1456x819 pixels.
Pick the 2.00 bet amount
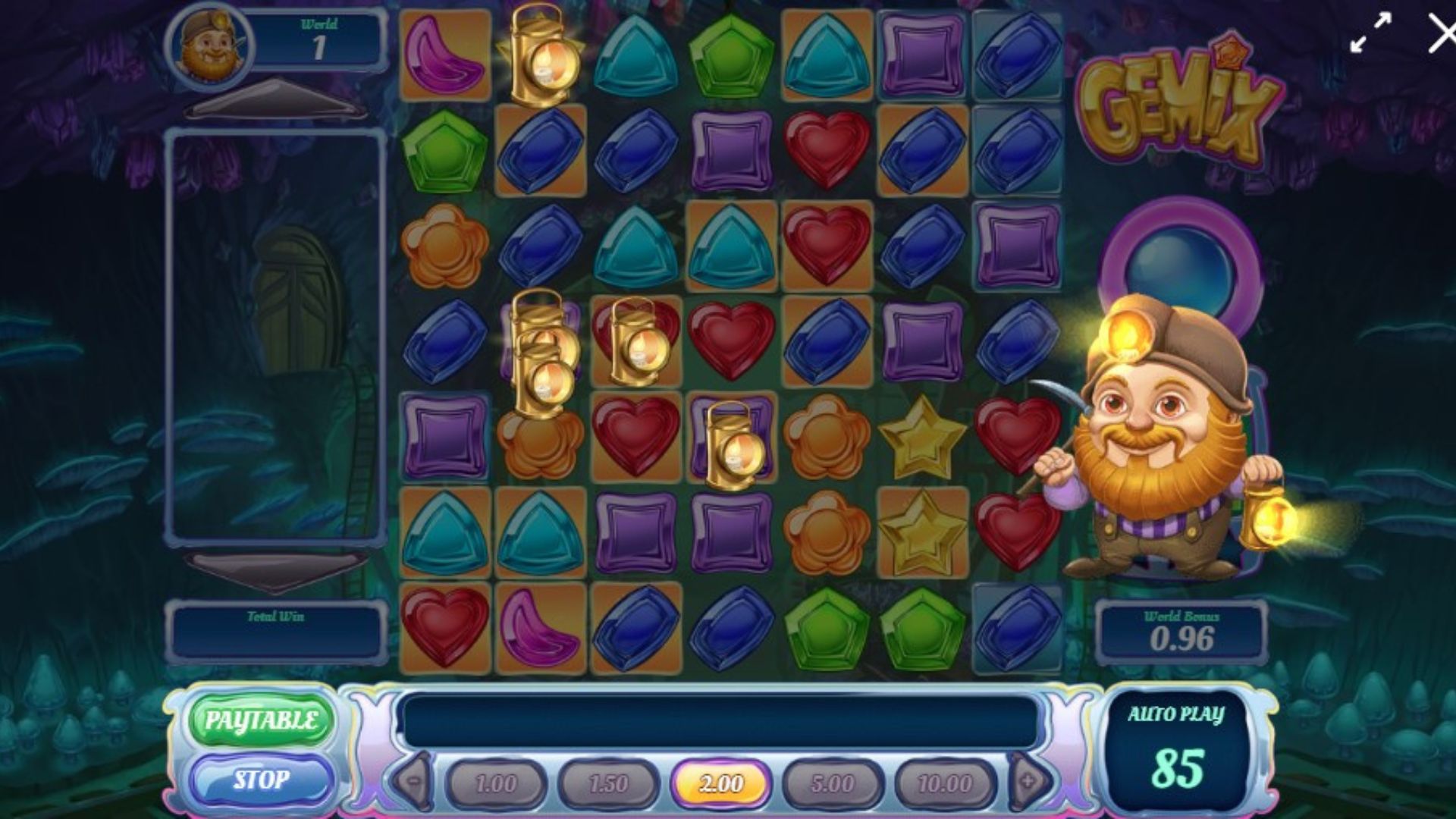point(720,783)
